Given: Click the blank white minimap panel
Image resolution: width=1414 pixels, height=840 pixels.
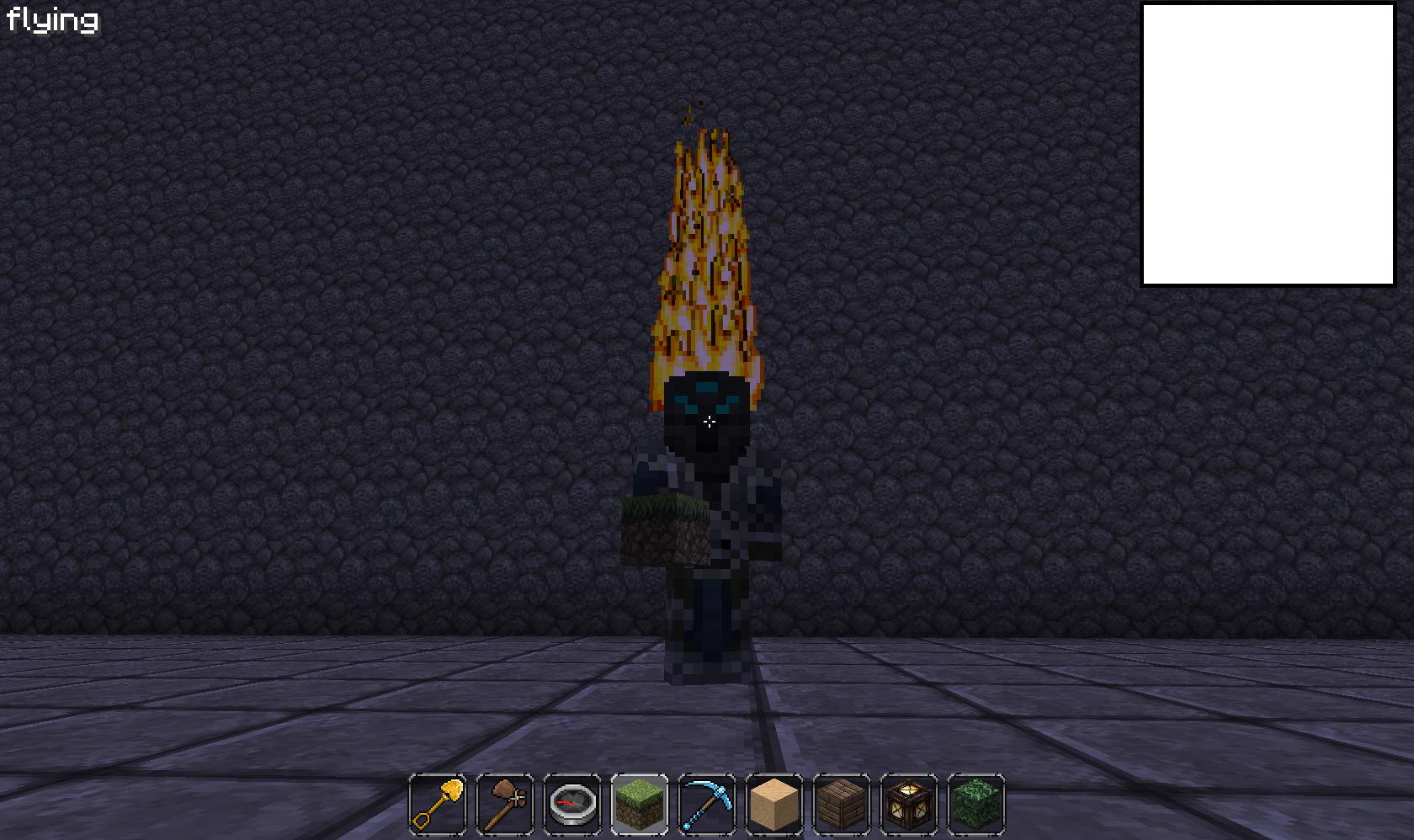Looking at the screenshot, I should (1268, 145).
